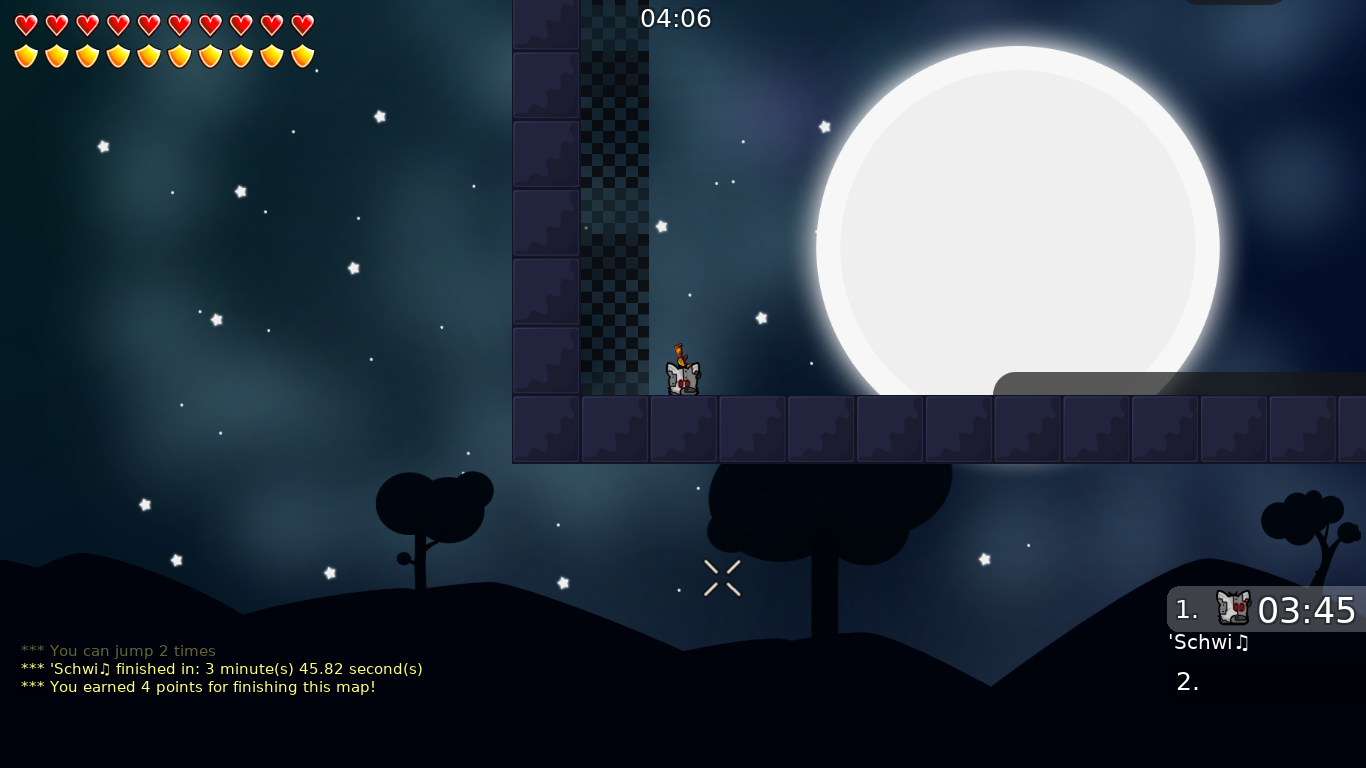Viewport: 1366px width, 768px height.
Task: Select the fifth heart in the health bar
Action: point(149,25)
